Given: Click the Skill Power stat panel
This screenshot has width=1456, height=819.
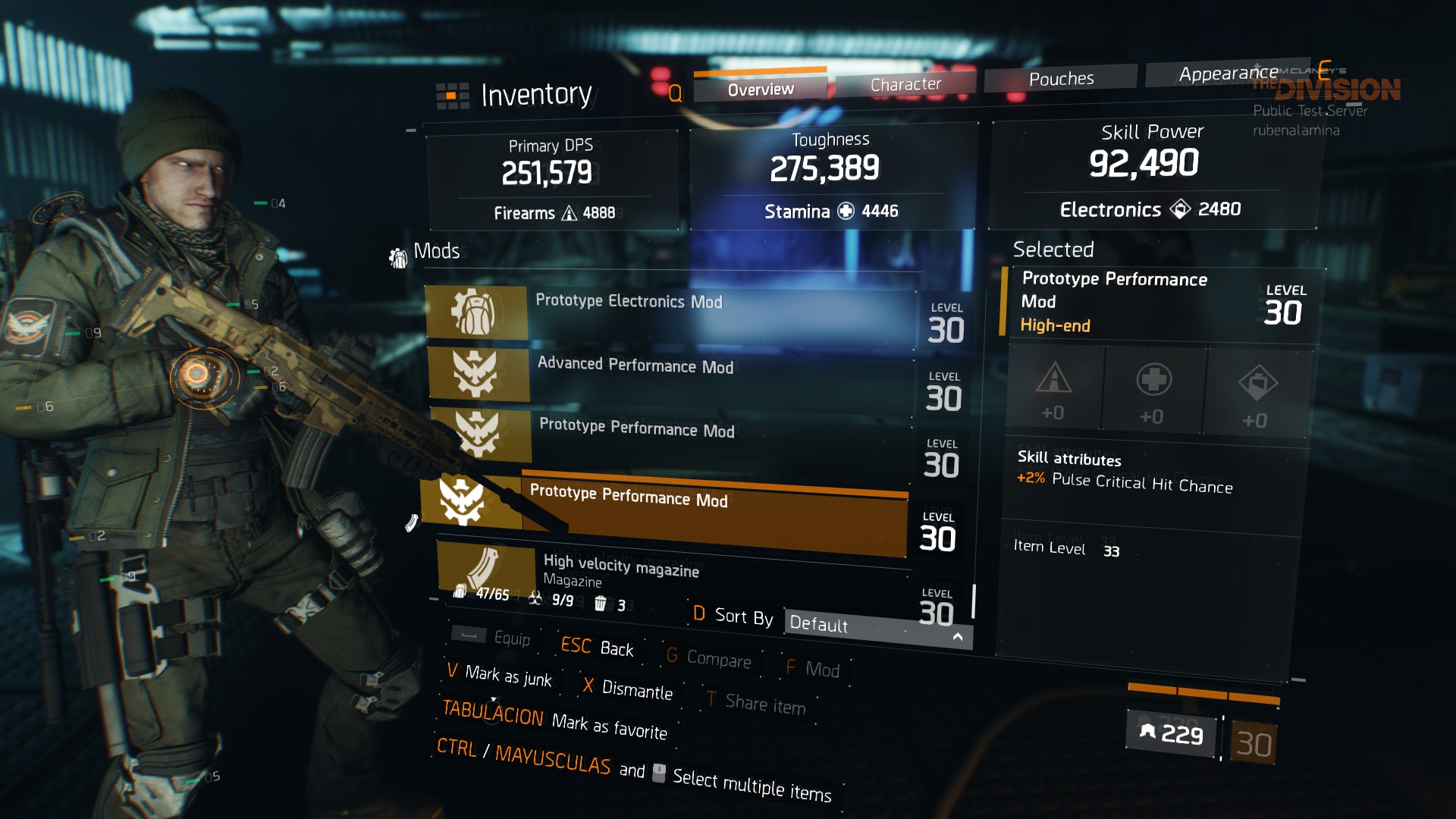Looking at the screenshot, I should [x=1151, y=174].
